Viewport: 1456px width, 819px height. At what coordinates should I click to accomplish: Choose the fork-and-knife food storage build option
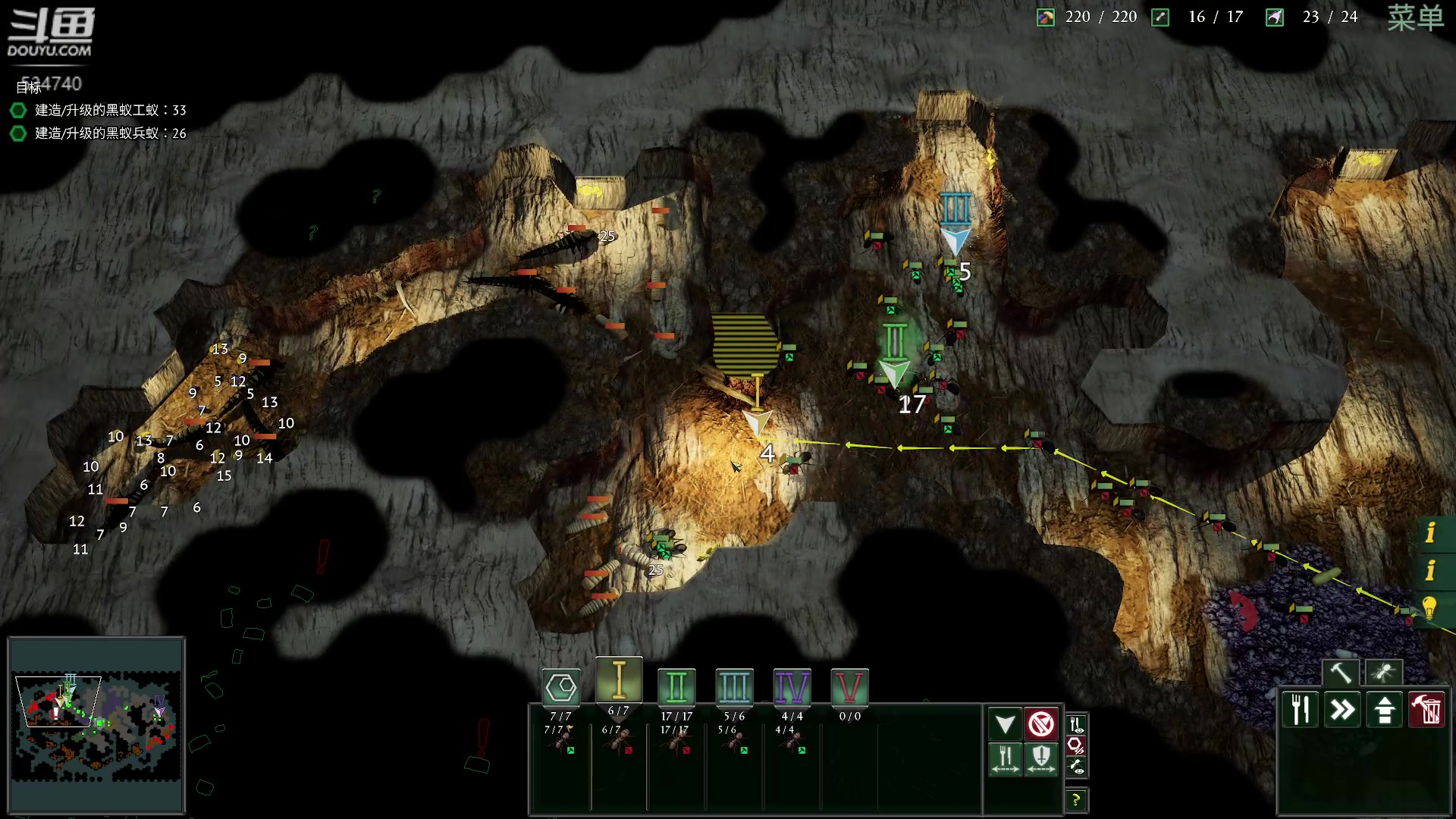click(1301, 710)
